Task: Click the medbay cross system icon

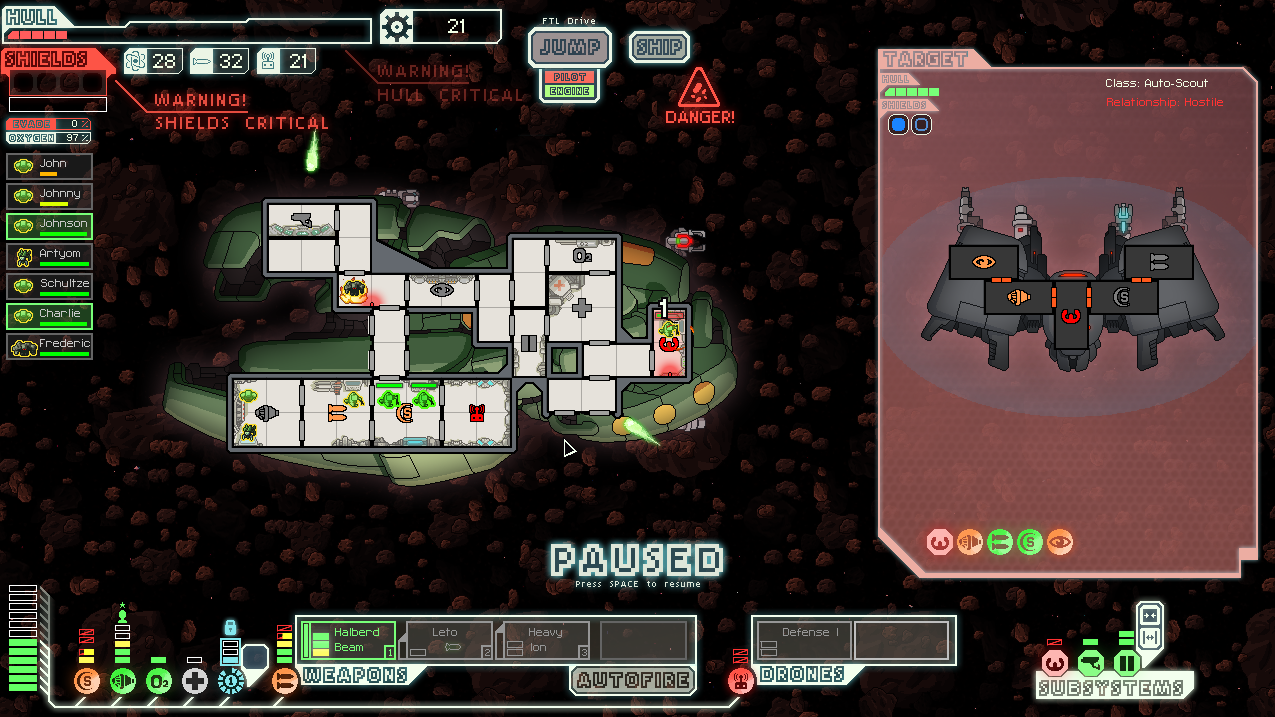Action: coord(195,682)
